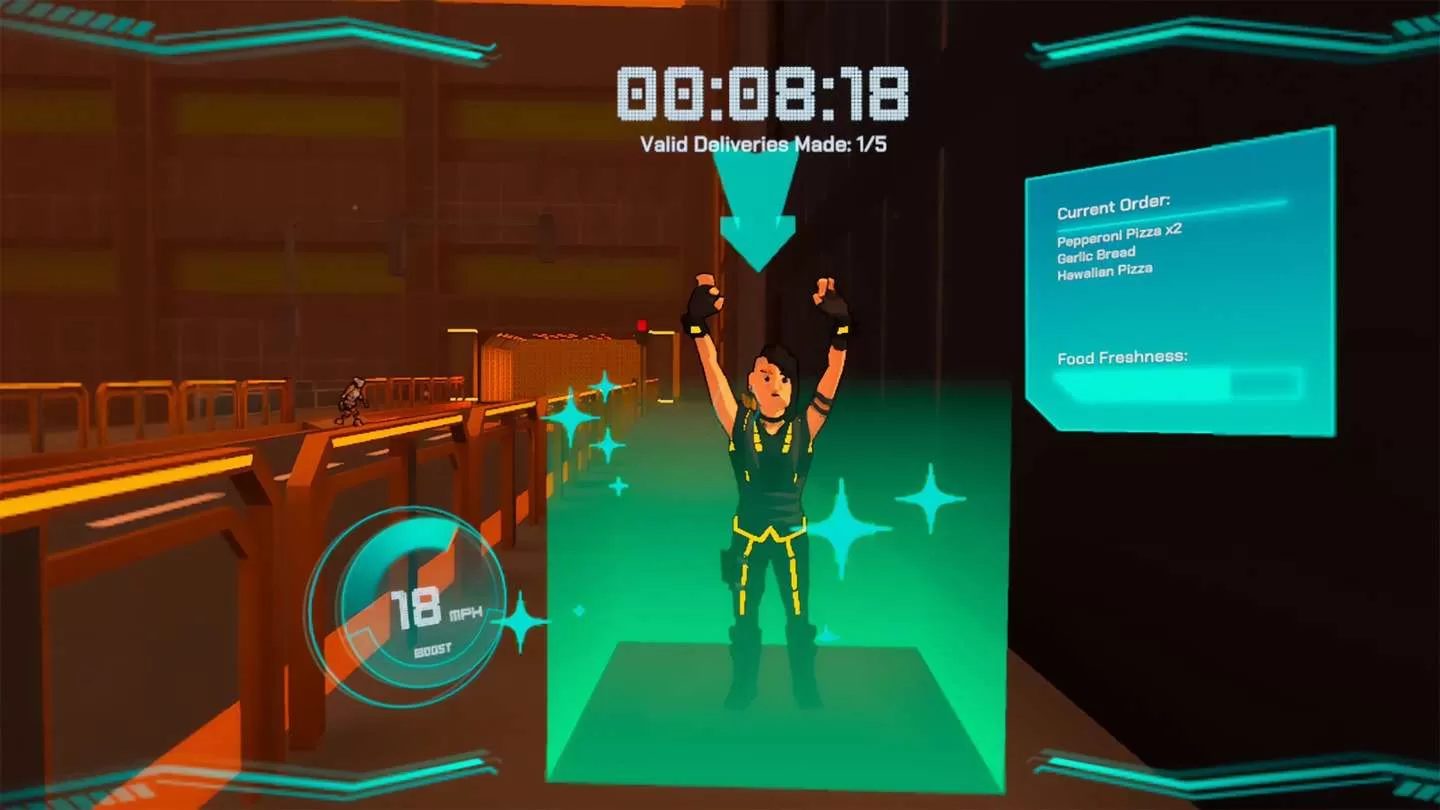Select the Hawaiian Pizza order line

1104,269
